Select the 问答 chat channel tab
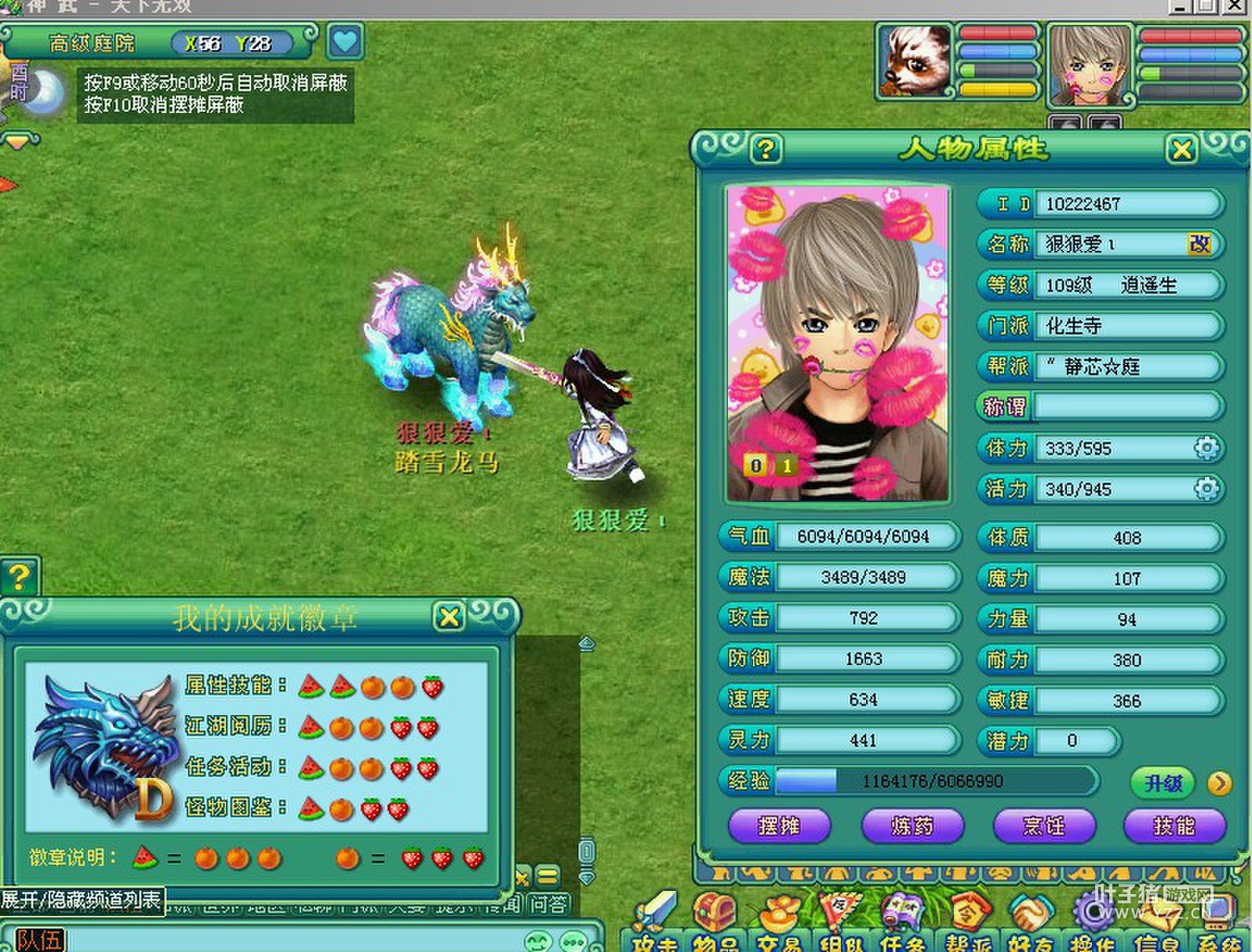Screen dimensions: 1252x952 tap(549, 904)
